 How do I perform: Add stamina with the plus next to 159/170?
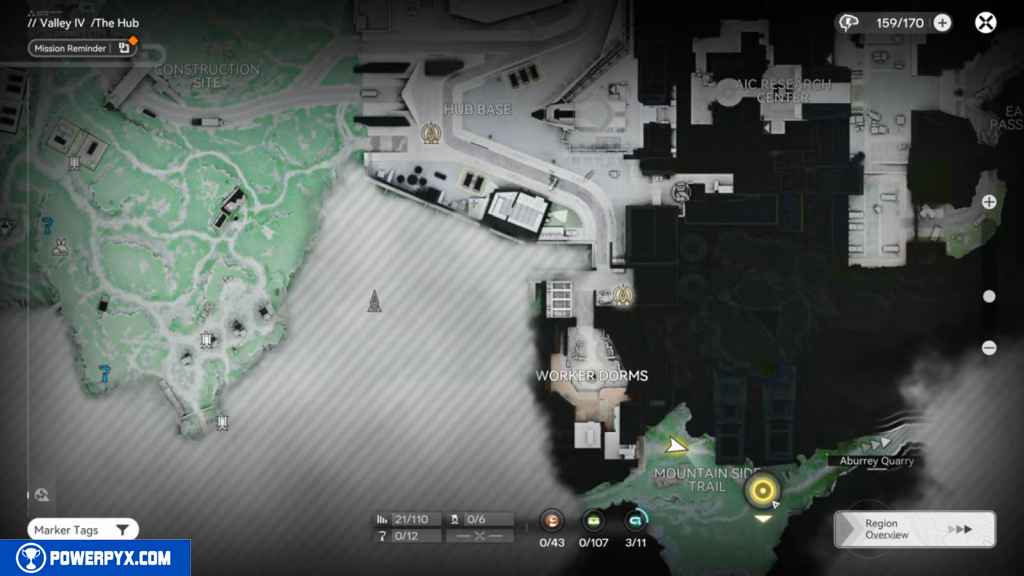point(942,23)
